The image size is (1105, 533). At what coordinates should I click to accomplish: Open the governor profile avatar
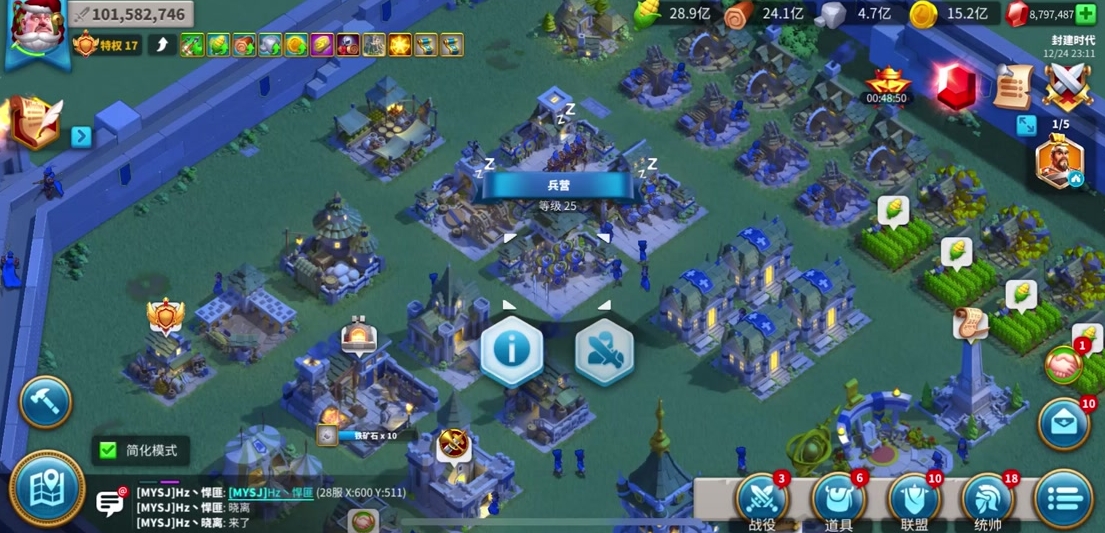36,32
